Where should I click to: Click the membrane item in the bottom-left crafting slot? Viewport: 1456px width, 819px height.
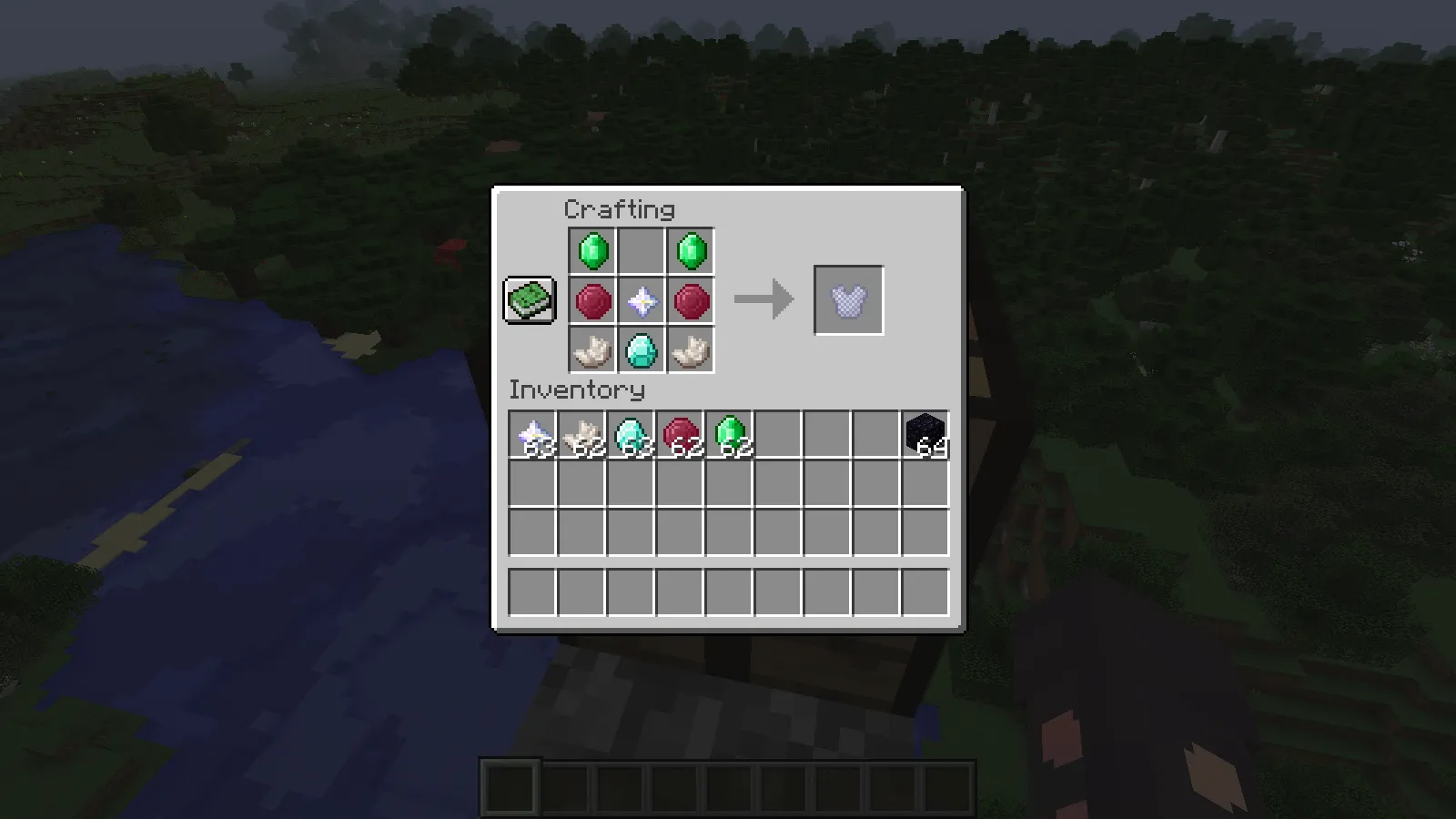(x=590, y=349)
